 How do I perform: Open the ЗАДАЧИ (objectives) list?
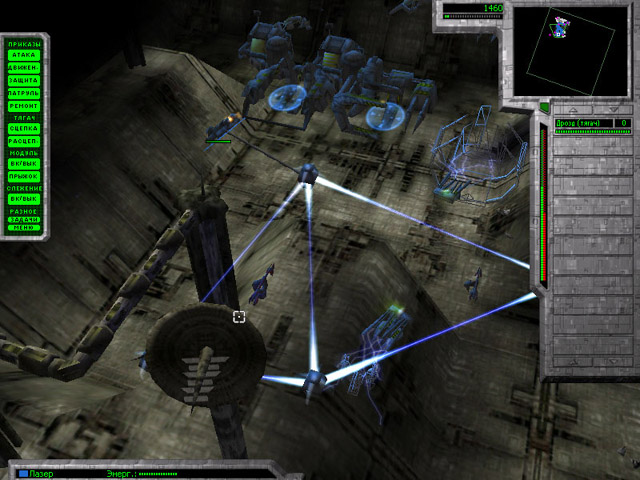coord(22,220)
